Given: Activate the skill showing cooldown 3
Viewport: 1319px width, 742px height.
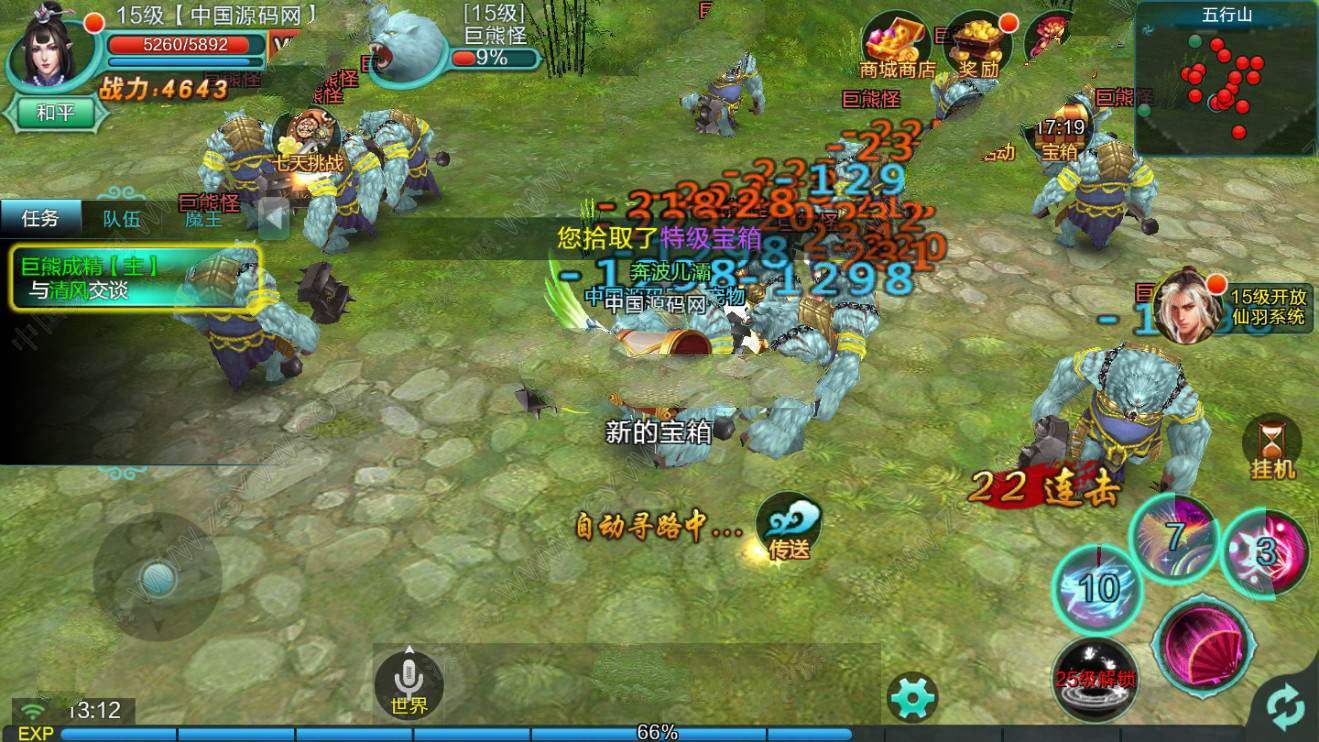Looking at the screenshot, I should pyautogui.click(x=1266, y=552).
